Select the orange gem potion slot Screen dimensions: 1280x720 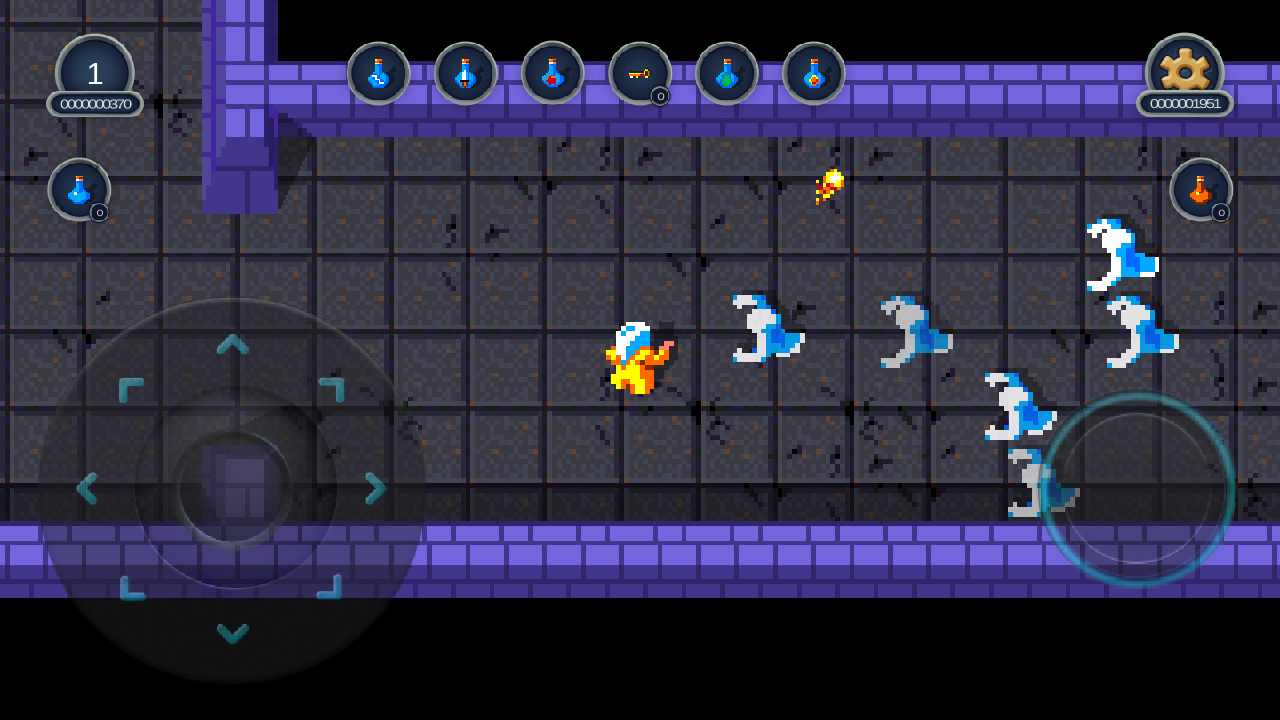[x=814, y=73]
